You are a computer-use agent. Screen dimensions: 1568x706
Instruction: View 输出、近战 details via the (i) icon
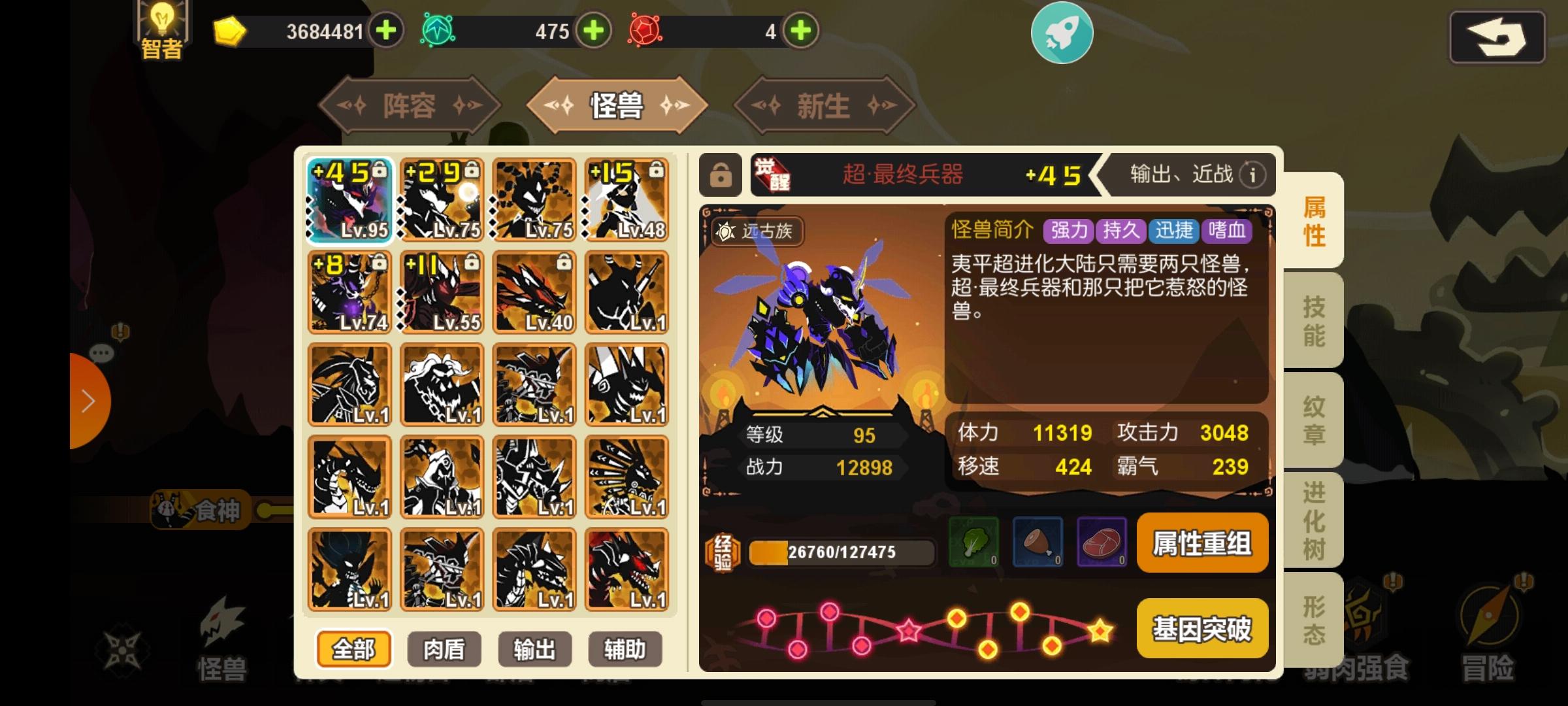1252,175
